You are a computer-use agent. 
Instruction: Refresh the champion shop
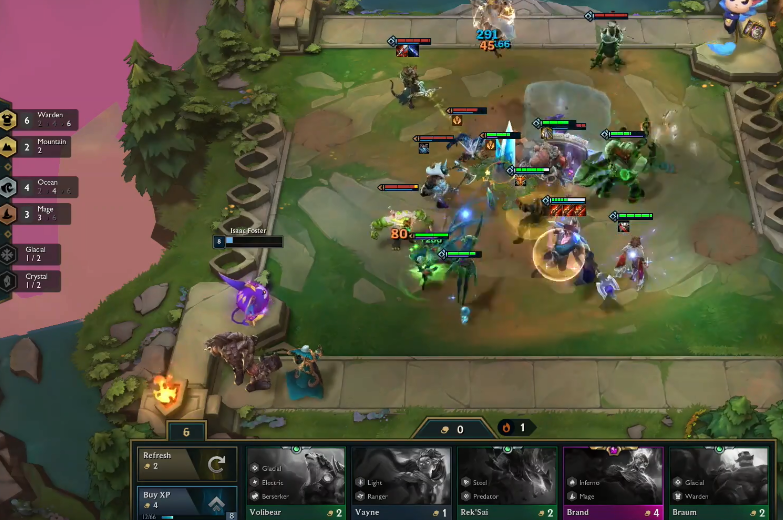[x=187, y=463]
